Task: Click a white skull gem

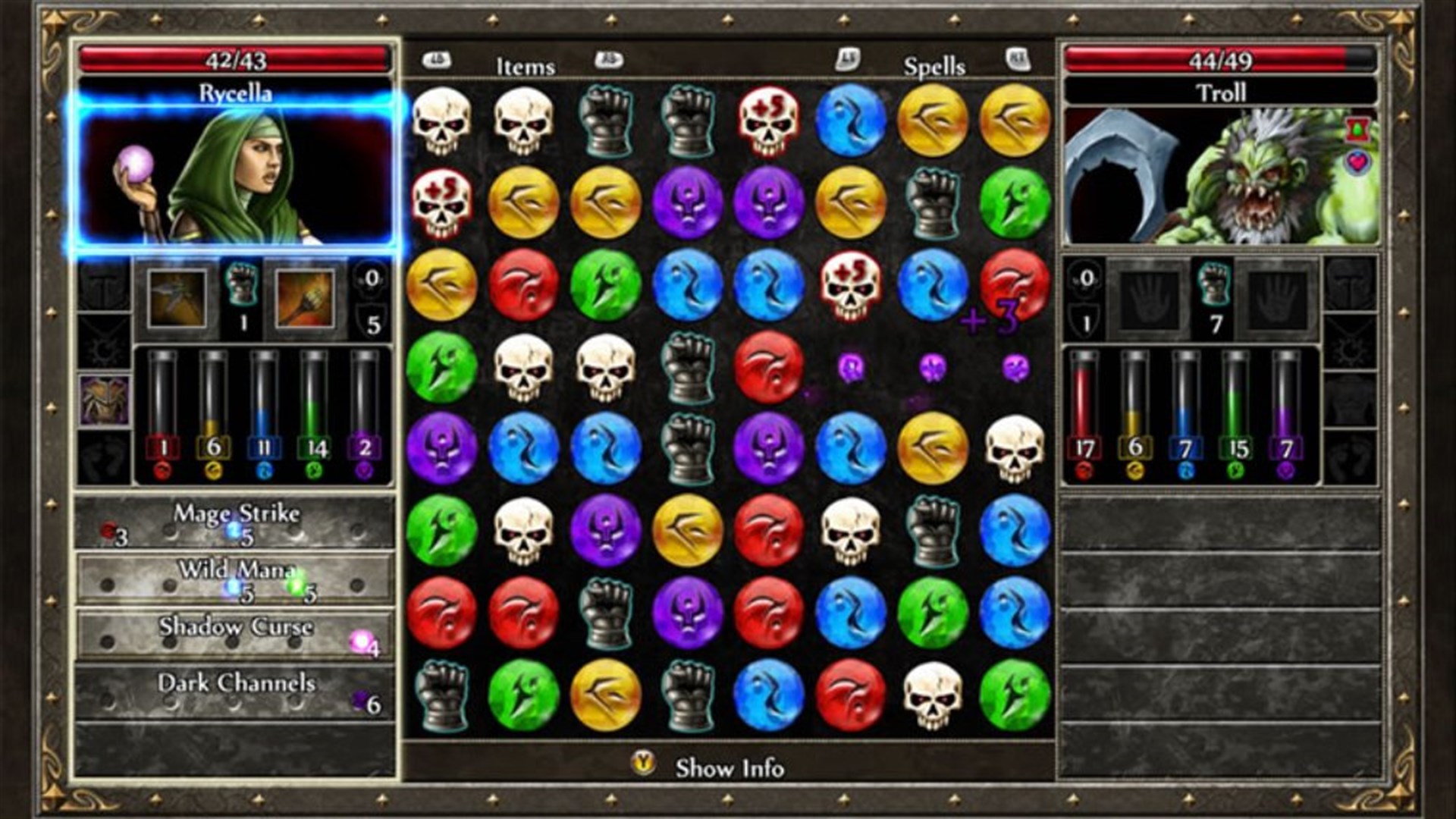Action: [x=442, y=121]
